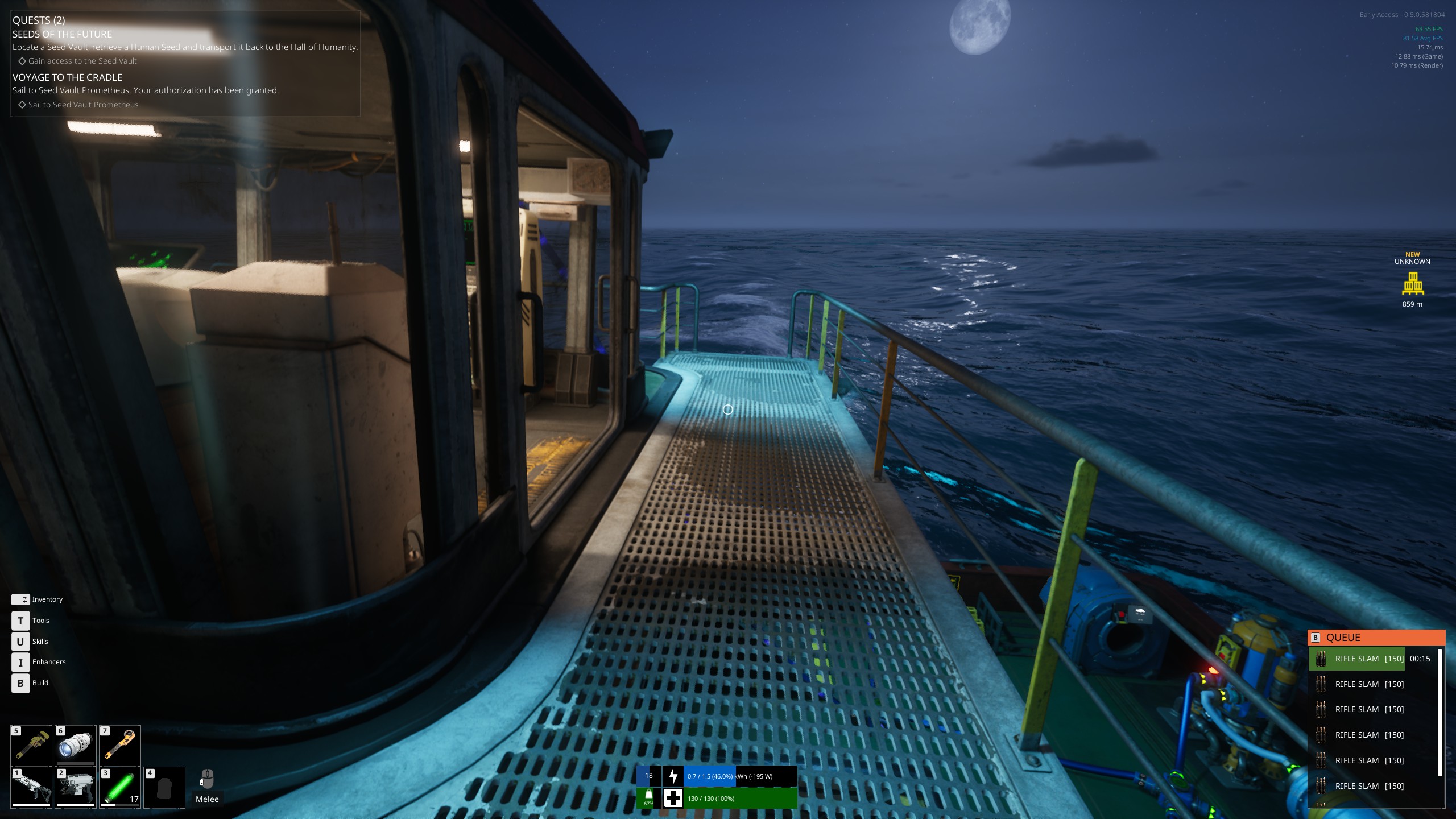
Task: Open the Build menu entry
Action: pos(20,683)
